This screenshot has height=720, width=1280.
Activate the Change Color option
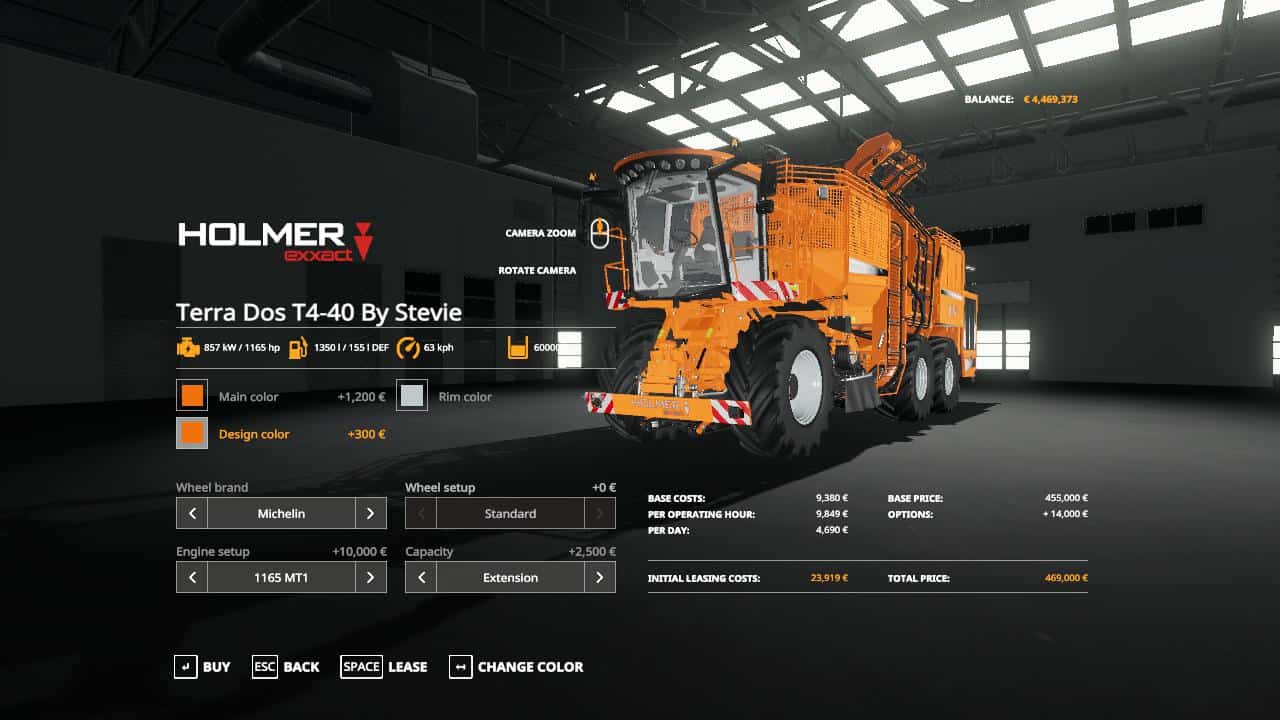[x=516, y=667]
